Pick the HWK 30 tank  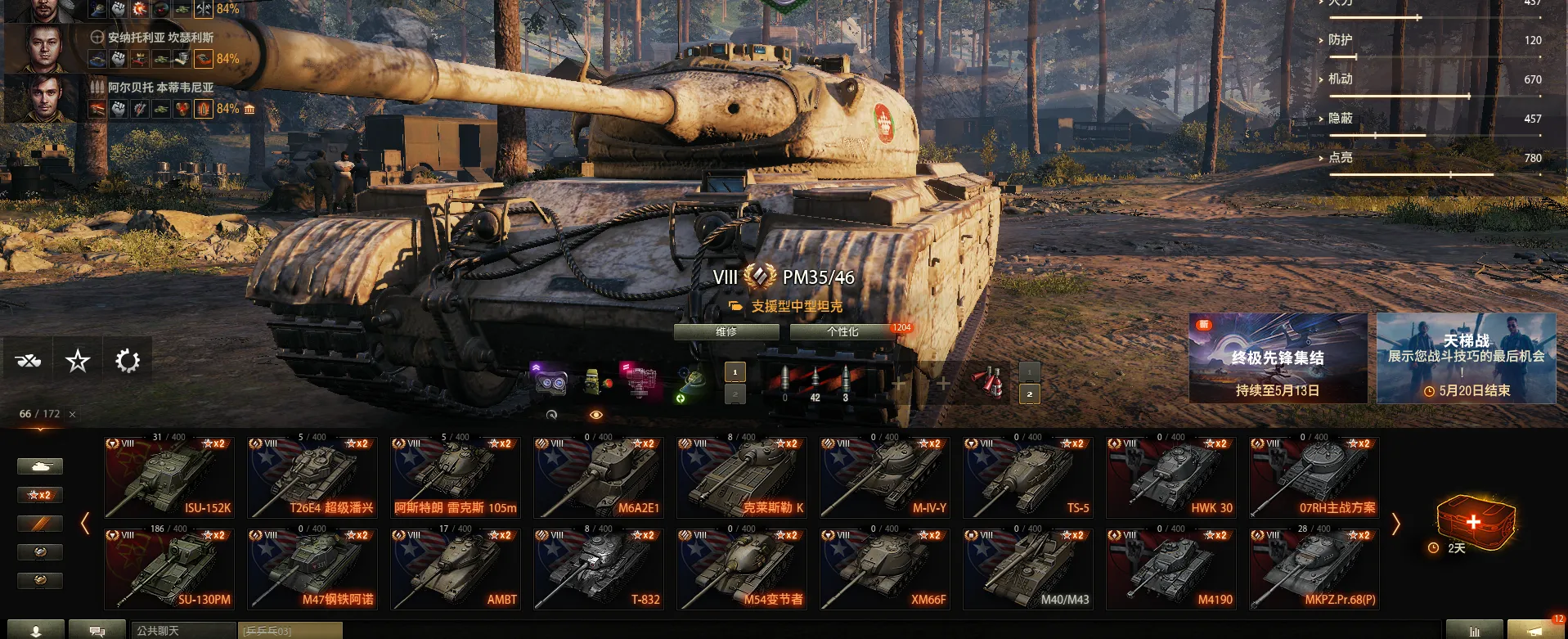(x=1171, y=478)
